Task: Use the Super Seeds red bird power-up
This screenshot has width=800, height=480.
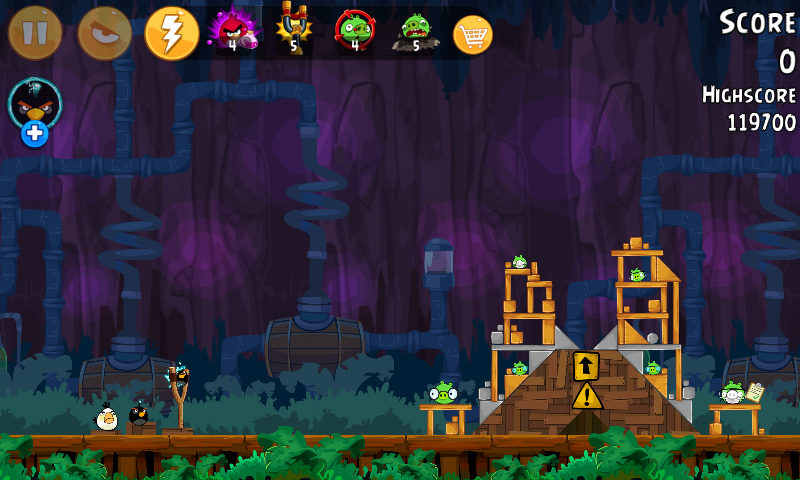Action: (x=232, y=31)
